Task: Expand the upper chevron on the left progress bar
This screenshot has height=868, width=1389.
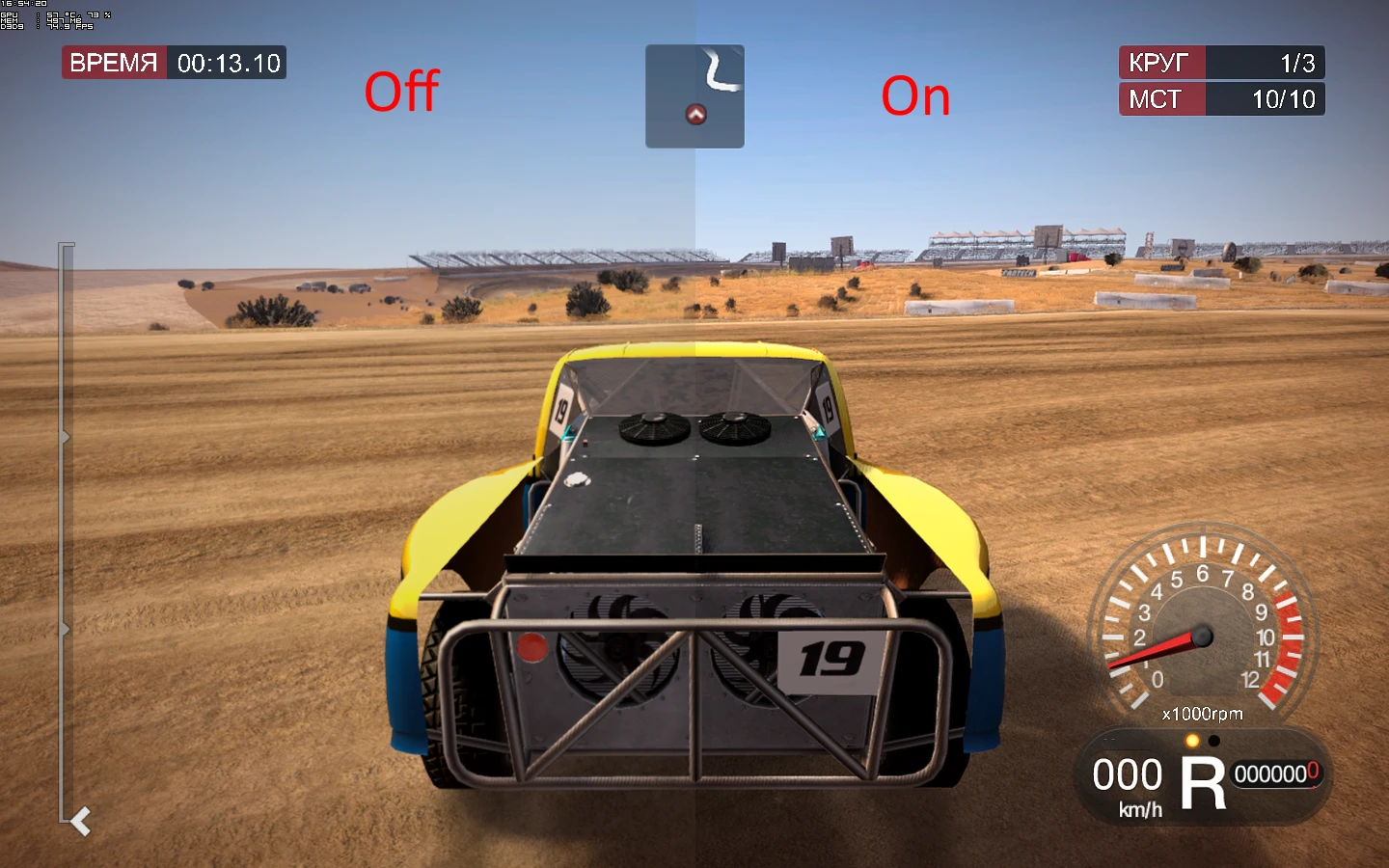Action: [64, 435]
